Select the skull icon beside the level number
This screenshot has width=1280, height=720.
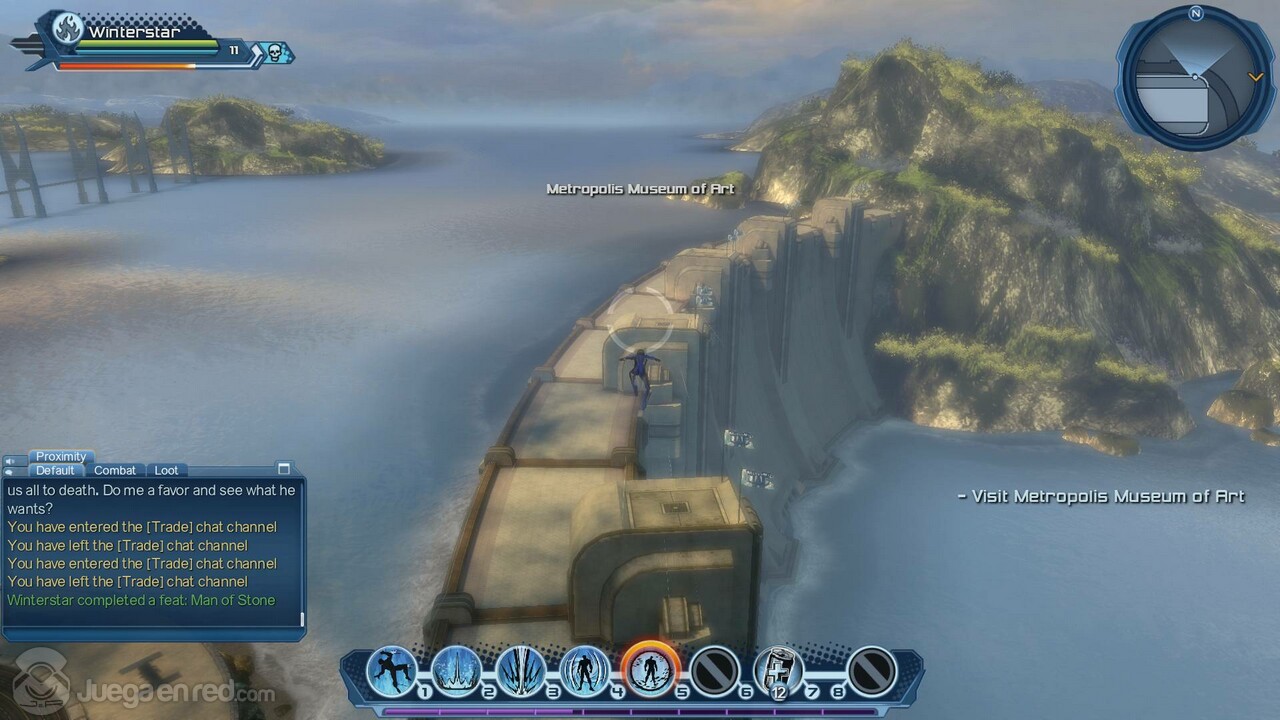tap(274, 51)
